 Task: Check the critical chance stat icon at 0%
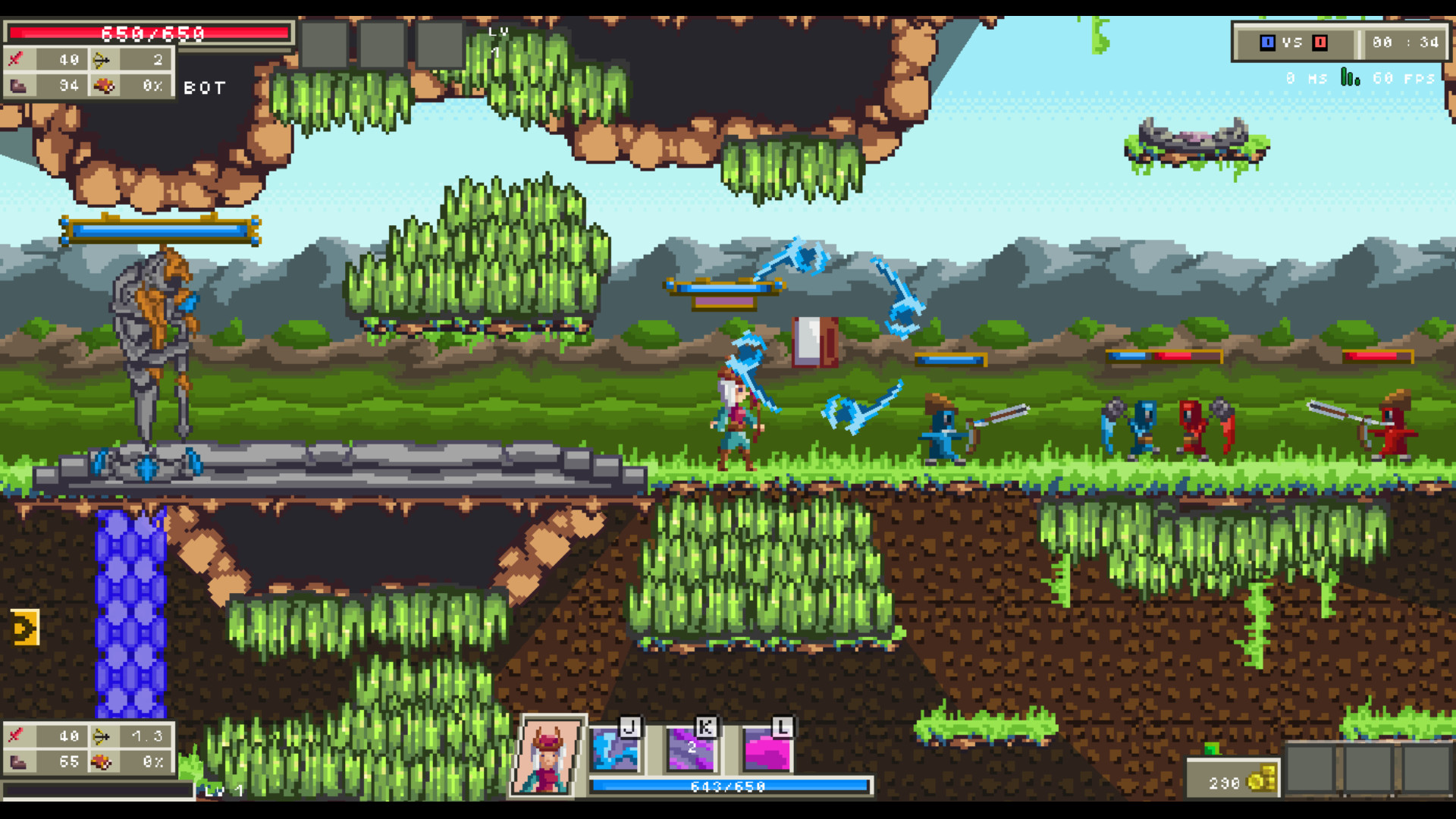[108, 85]
